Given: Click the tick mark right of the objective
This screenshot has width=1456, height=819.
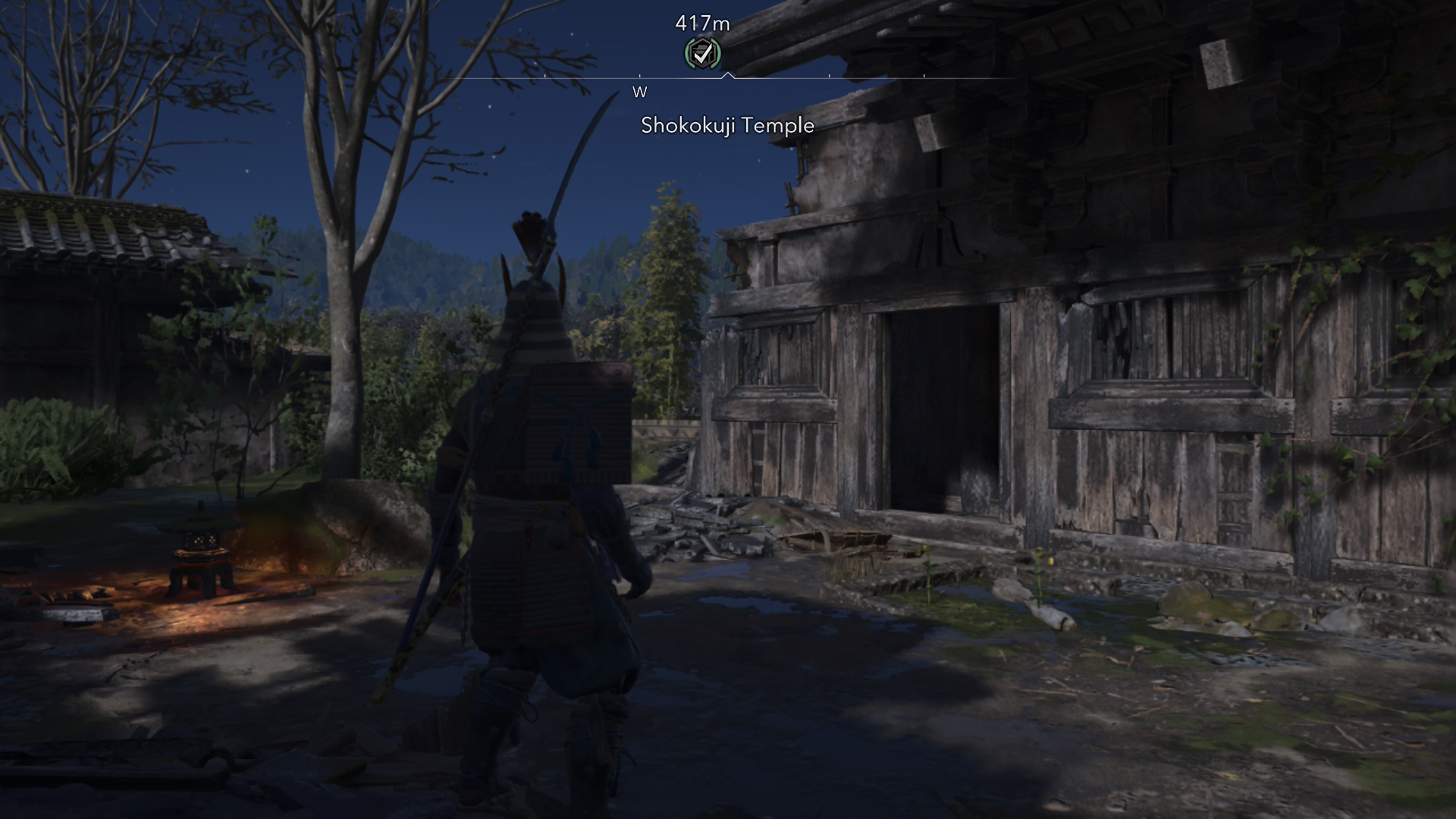Looking at the screenshot, I should point(828,76).
